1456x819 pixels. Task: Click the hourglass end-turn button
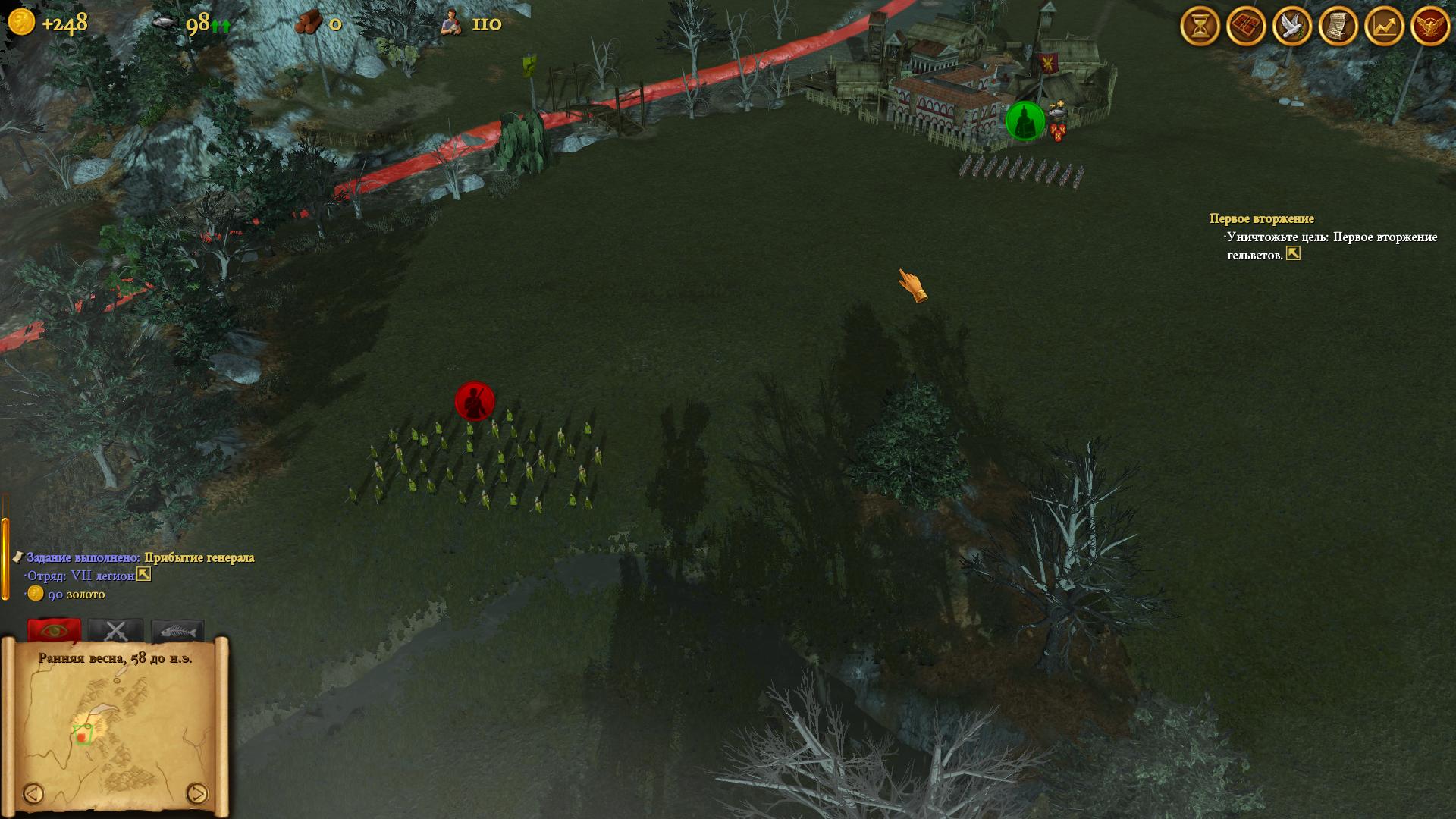click(1200, 27)
